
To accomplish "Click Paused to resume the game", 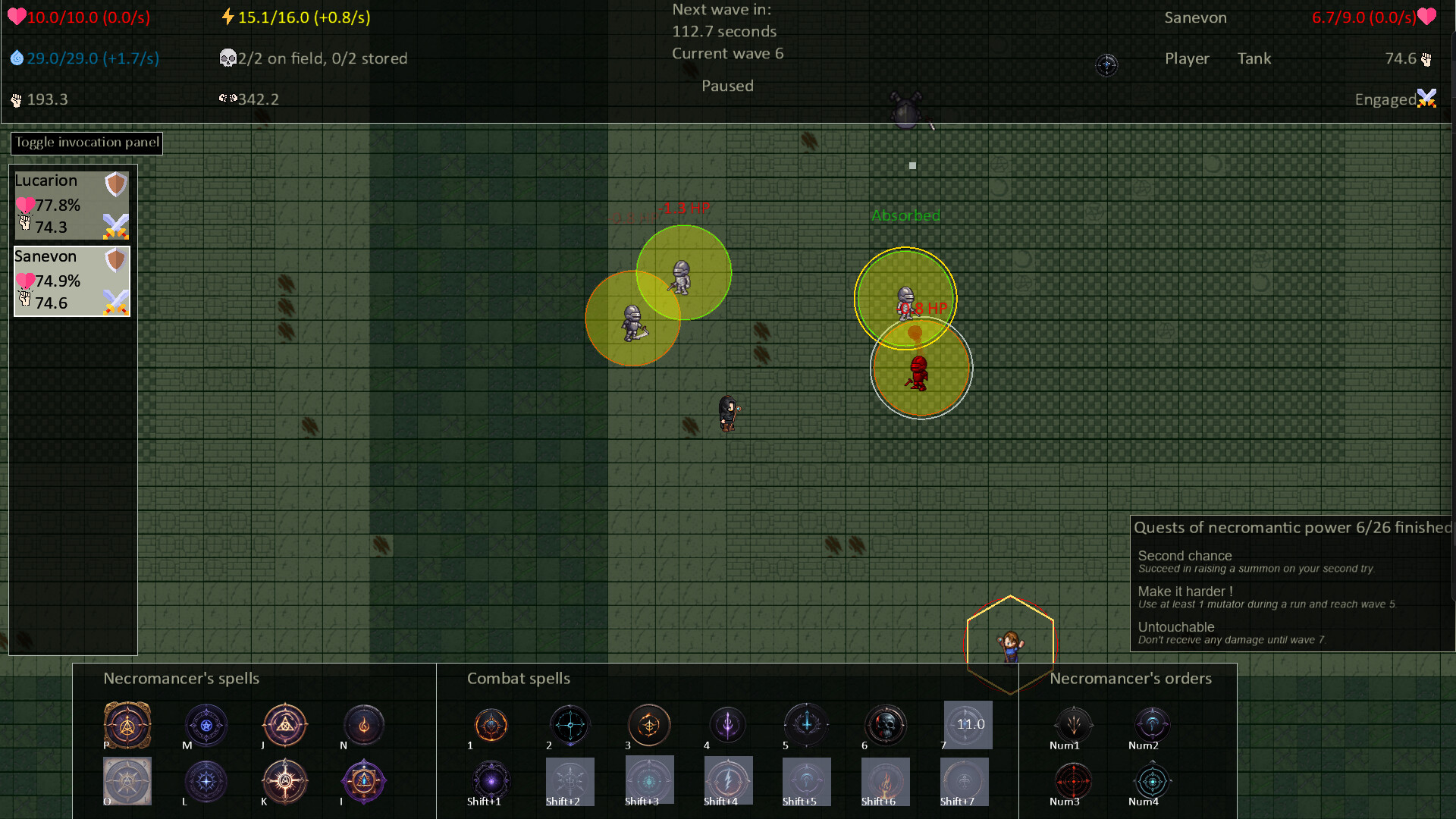I will coord(726,86).
